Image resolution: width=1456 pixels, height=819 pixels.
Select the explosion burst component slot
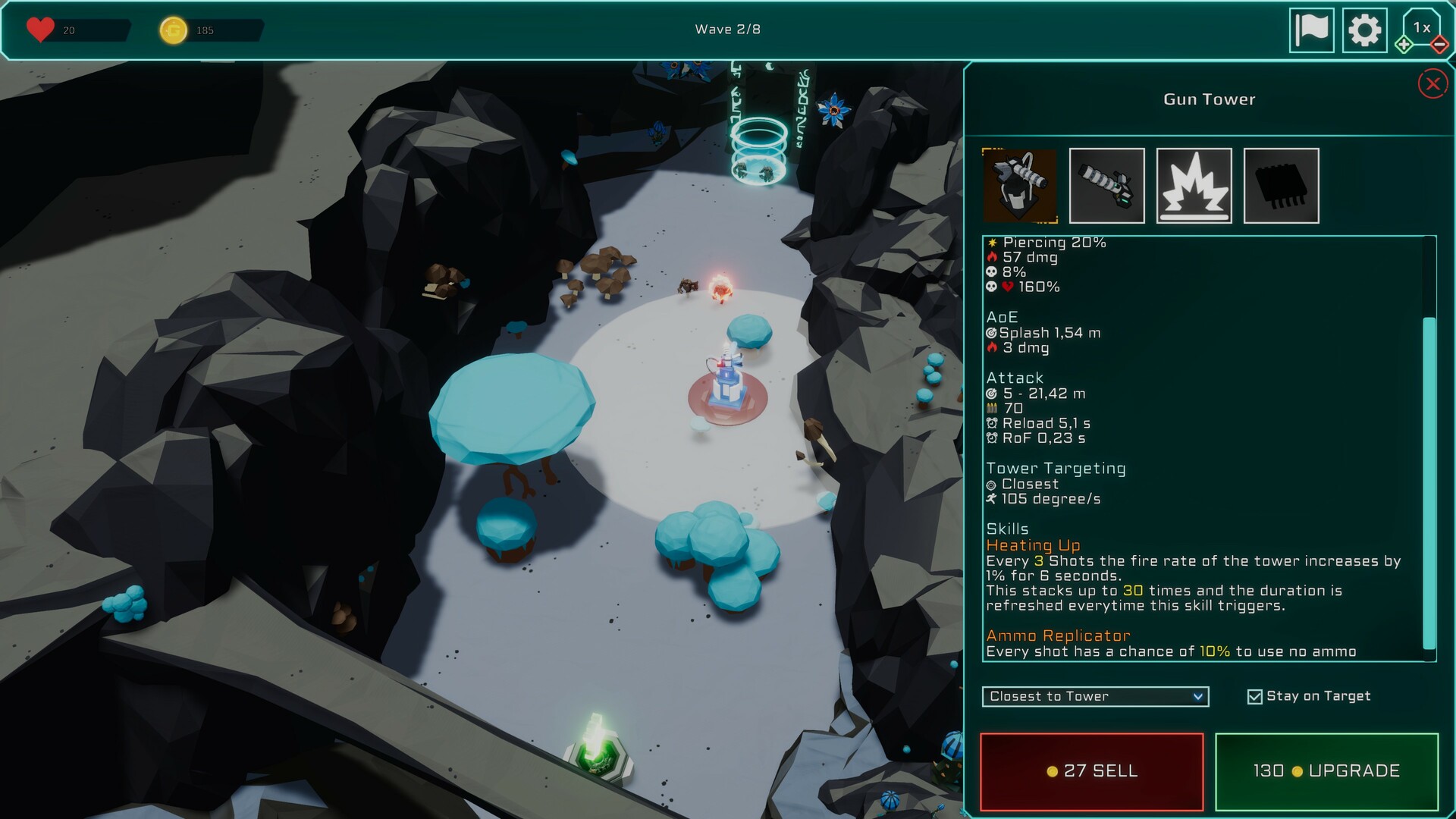[1194, 186]
